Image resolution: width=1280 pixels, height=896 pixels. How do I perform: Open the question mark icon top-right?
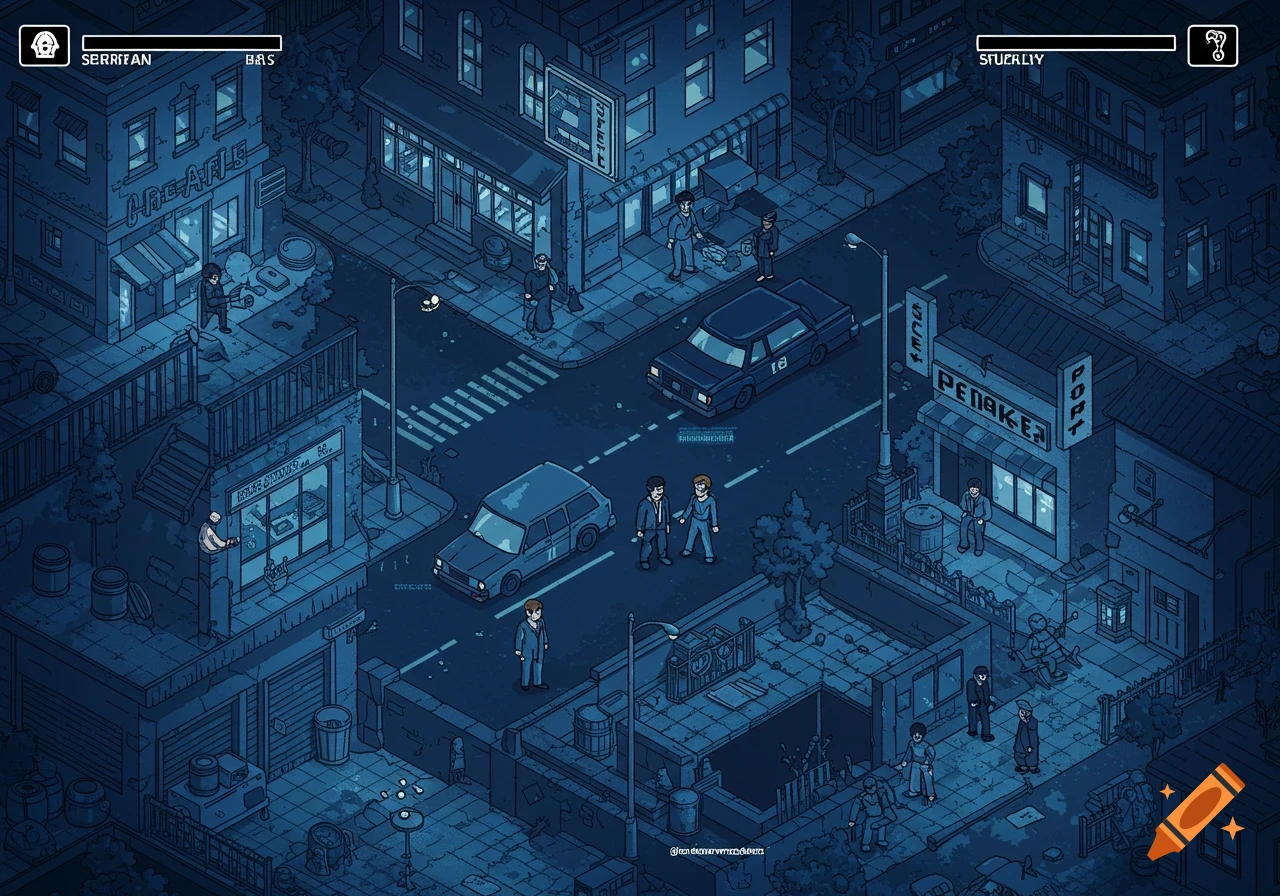[x=1212, y=44]
